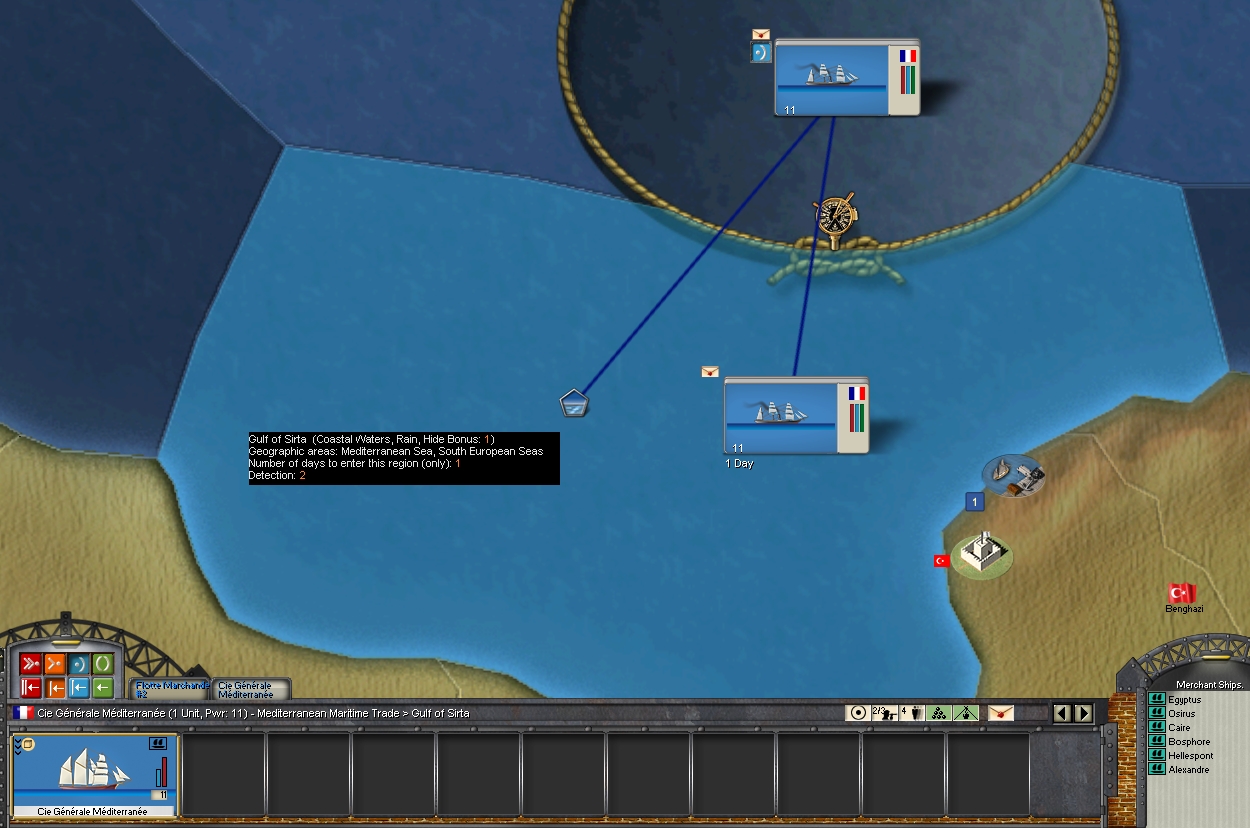Click the circled dot target icon
Viewport: 1250px width, 828px height.
[857, 713]
